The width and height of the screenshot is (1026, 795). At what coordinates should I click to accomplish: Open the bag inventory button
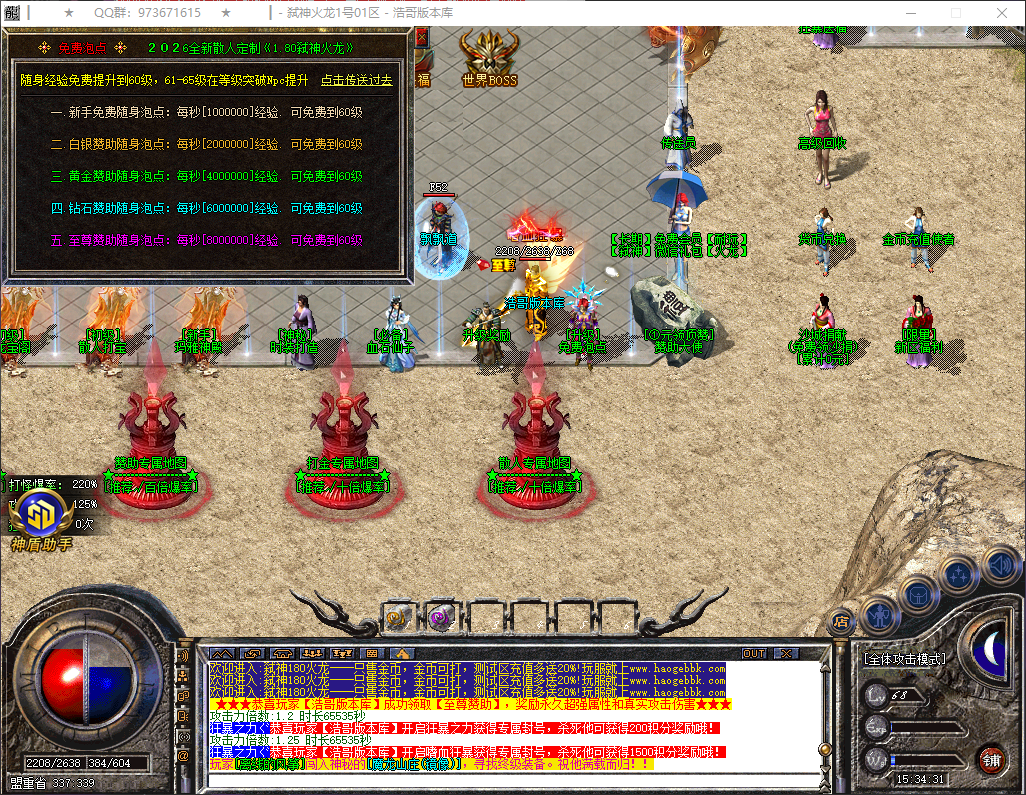[919, 594]
